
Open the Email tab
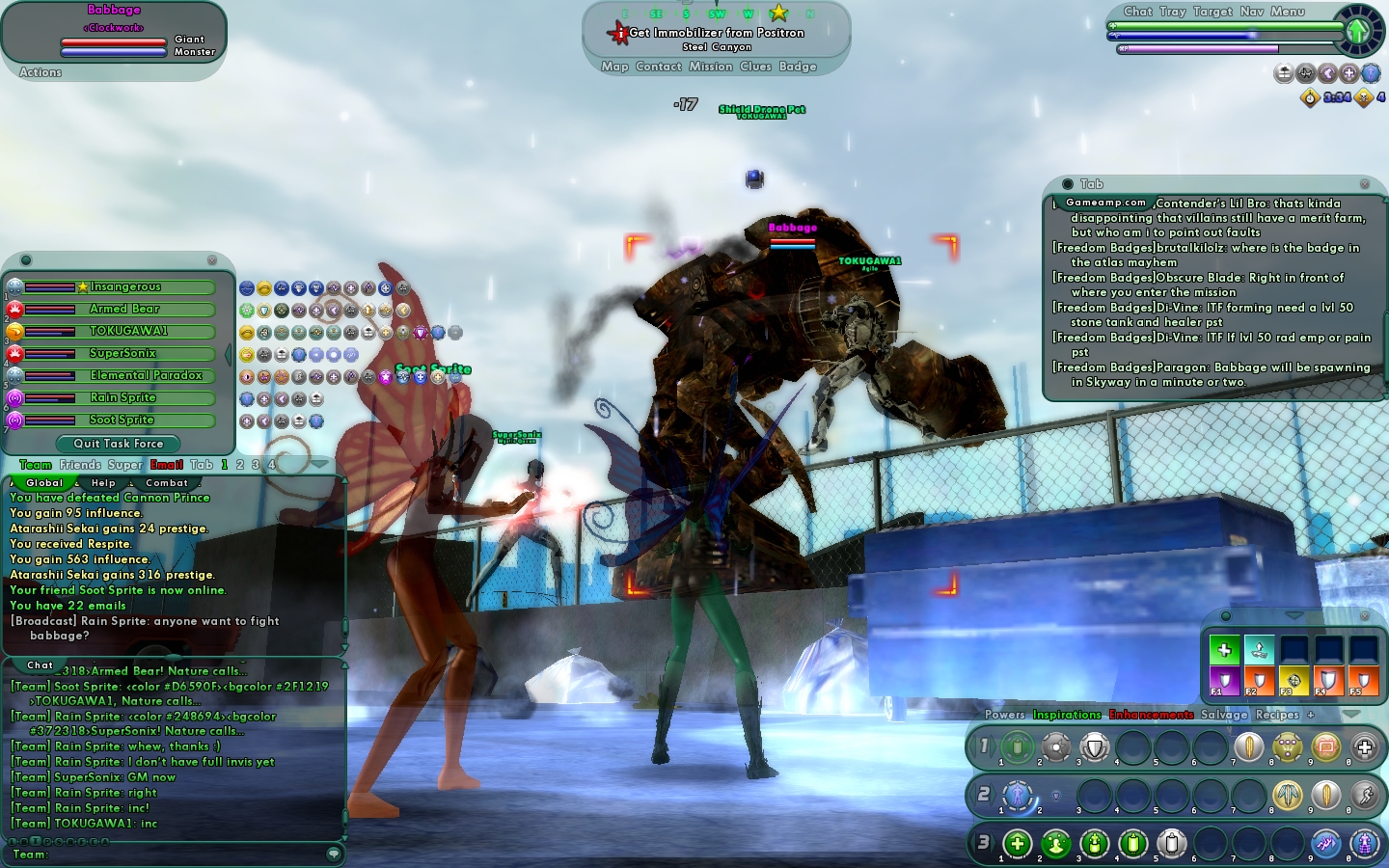click(167, 465)
